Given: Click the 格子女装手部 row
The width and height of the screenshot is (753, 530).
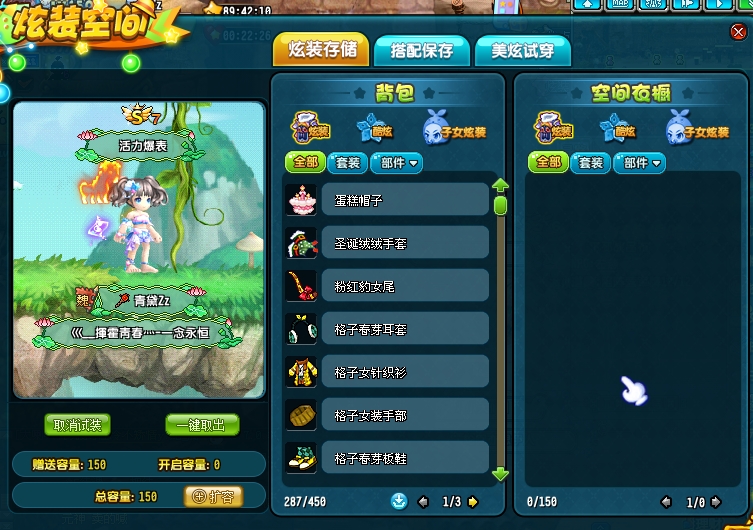Looking at the screenshot, I should (x=404, y=415).
